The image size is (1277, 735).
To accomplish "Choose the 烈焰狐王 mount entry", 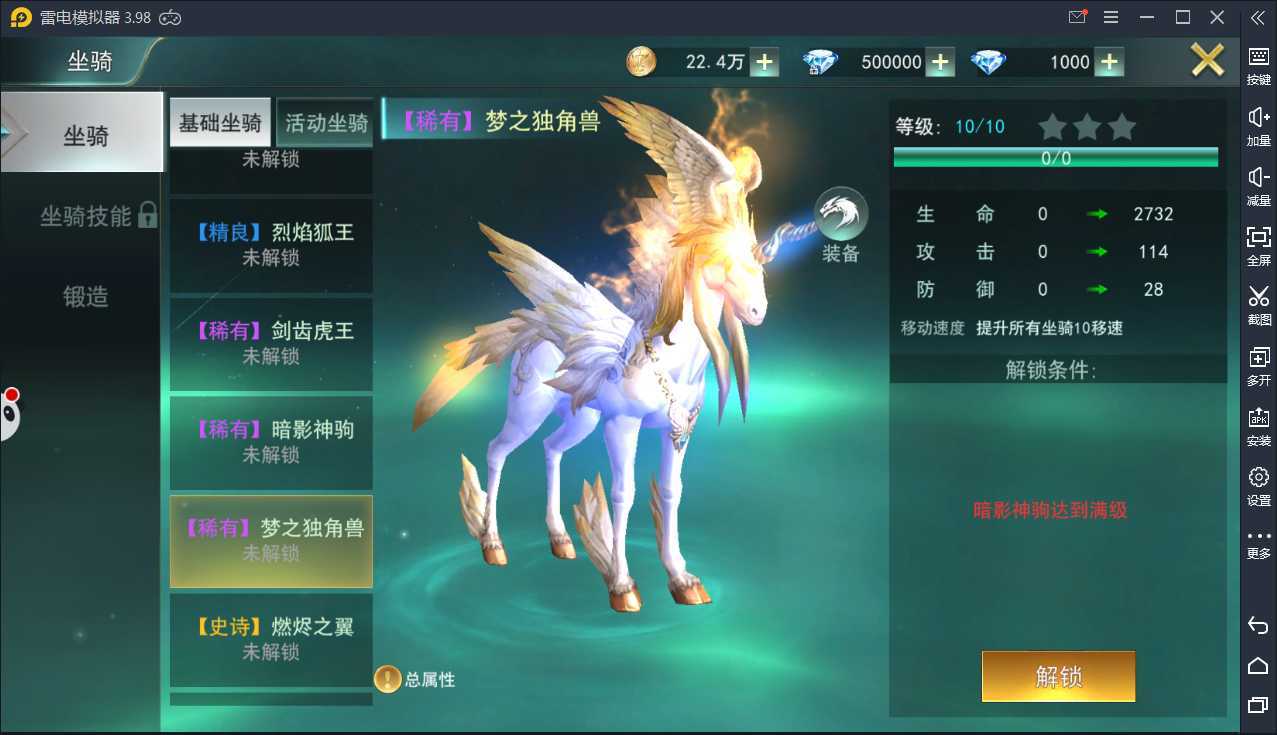I will pyautogui.click(x=271, y=245).
